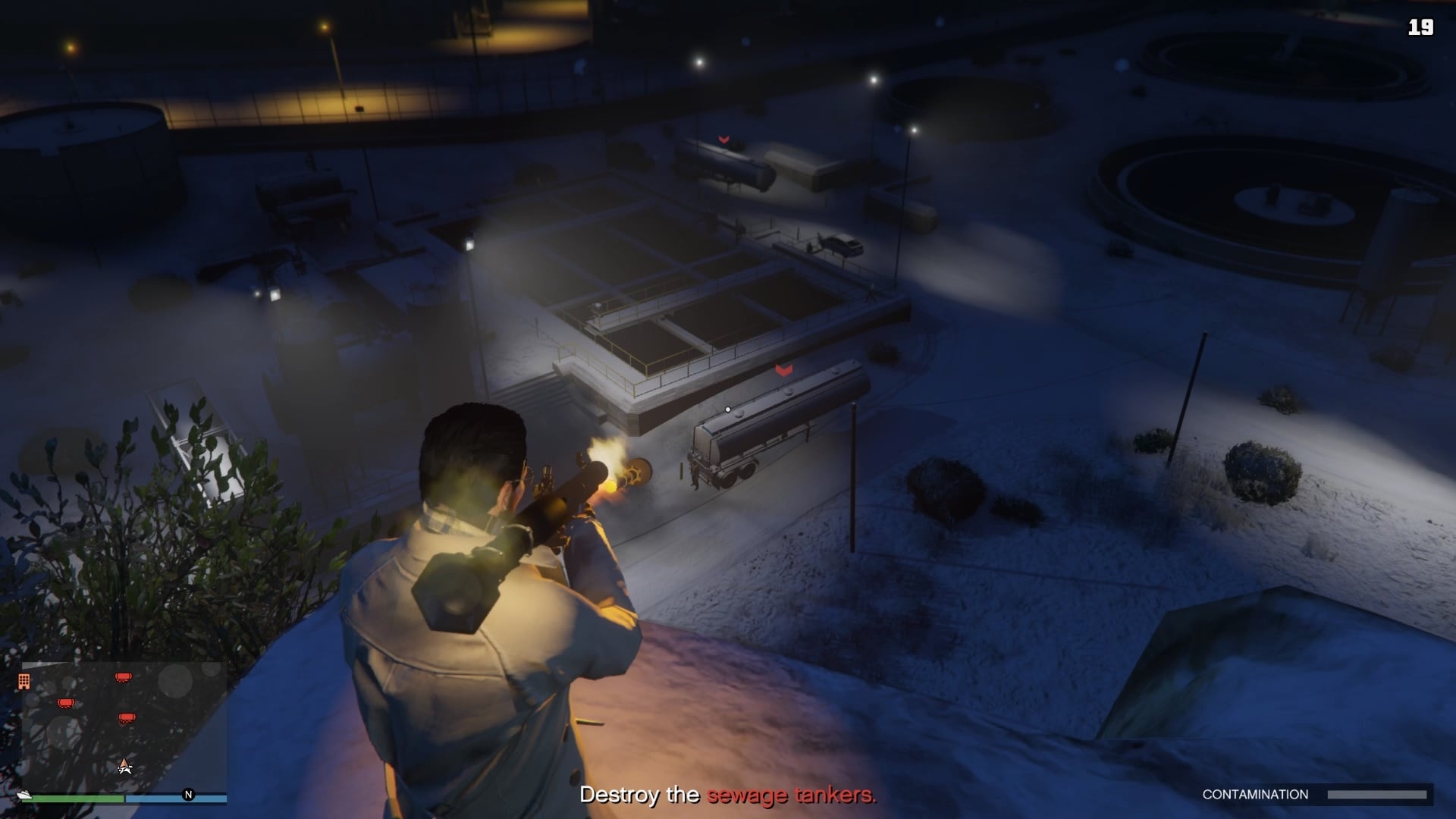This screenshot has height=819, width=1456.
Task: Click the center red tanker blip on minimap
Action: (x=127, y=717)
